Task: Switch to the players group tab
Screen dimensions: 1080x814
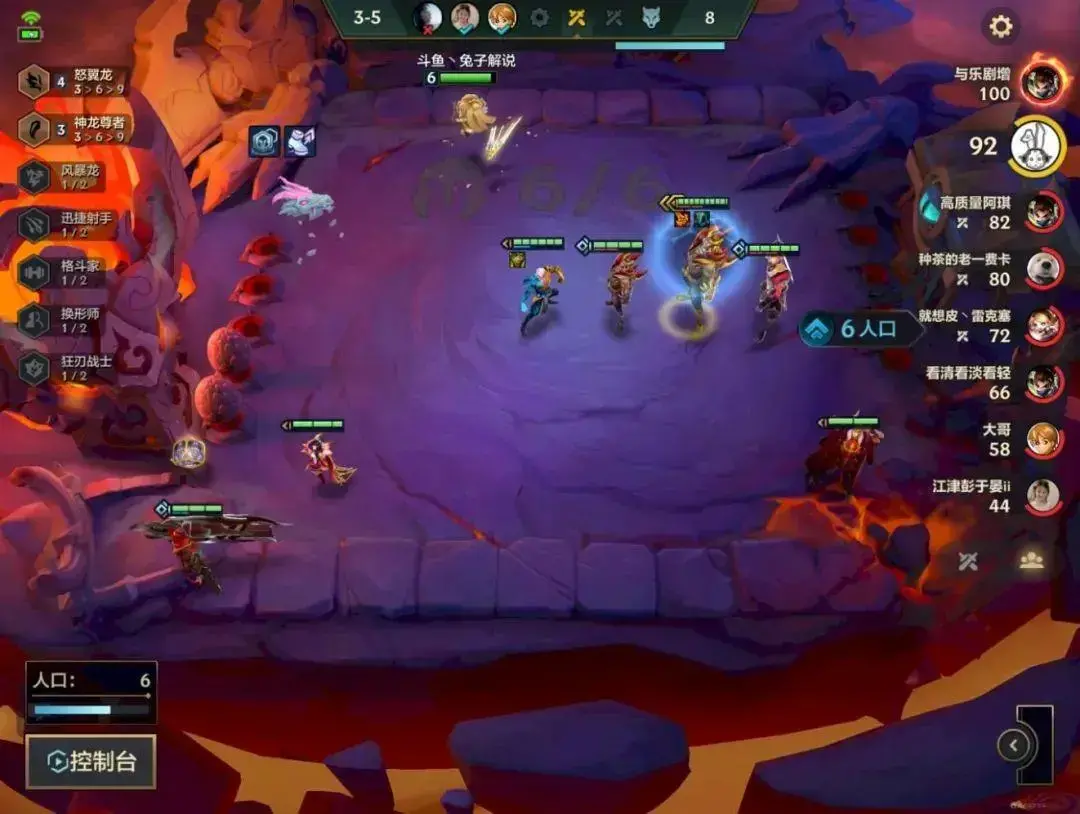Action: click(x=1031, y=561)
